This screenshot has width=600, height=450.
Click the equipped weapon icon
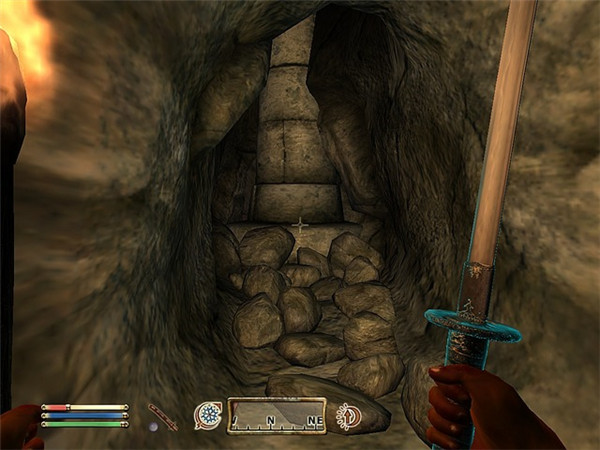point(162,412)
